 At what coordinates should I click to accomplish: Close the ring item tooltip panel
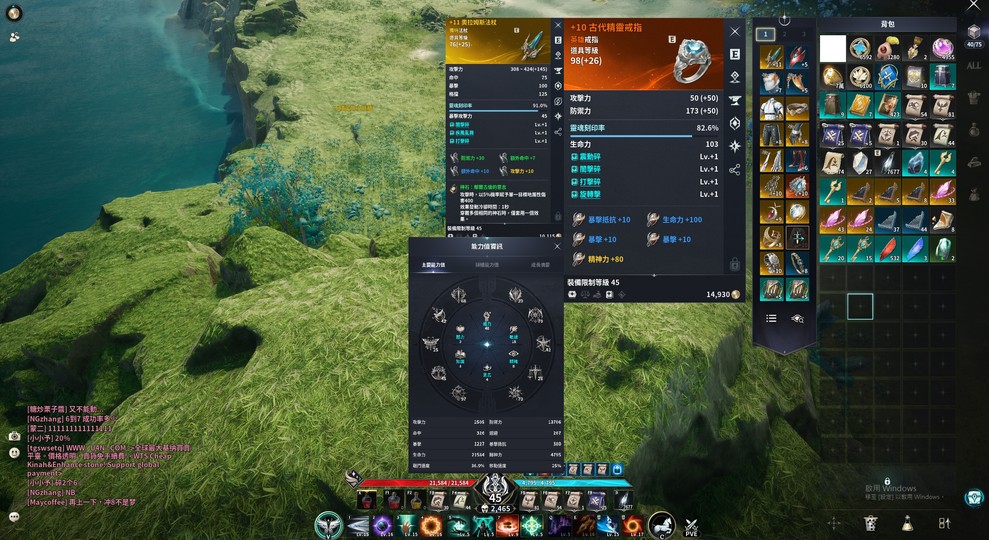point(735,32)
